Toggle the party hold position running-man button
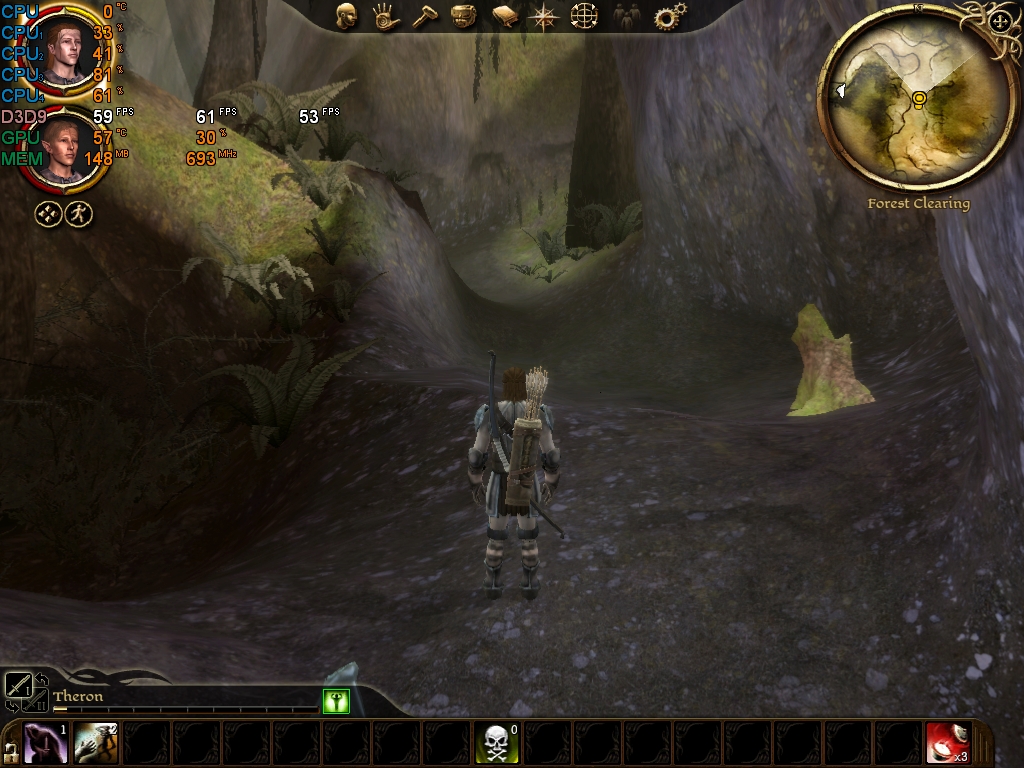The image size is (1024, 768). pyautogui.click(x=79, y=213)
